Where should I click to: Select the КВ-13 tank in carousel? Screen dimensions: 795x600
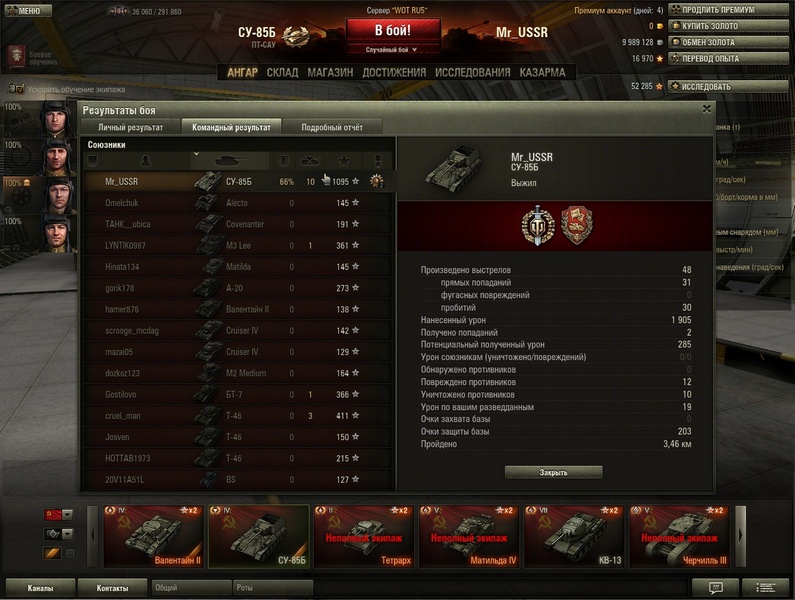coord(573,537)
